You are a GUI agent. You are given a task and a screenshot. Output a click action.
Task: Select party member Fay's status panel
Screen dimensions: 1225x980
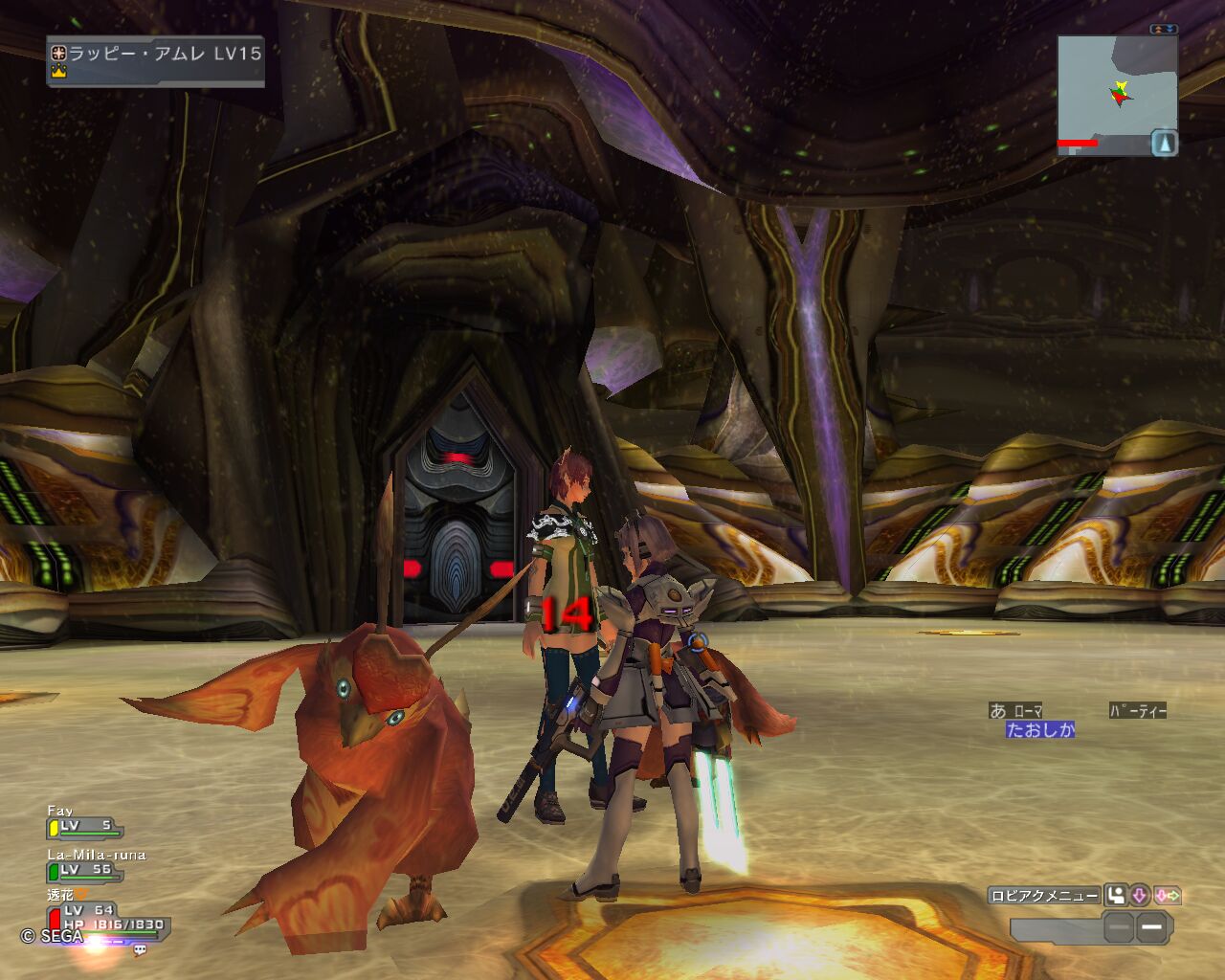tap(84, 821)
